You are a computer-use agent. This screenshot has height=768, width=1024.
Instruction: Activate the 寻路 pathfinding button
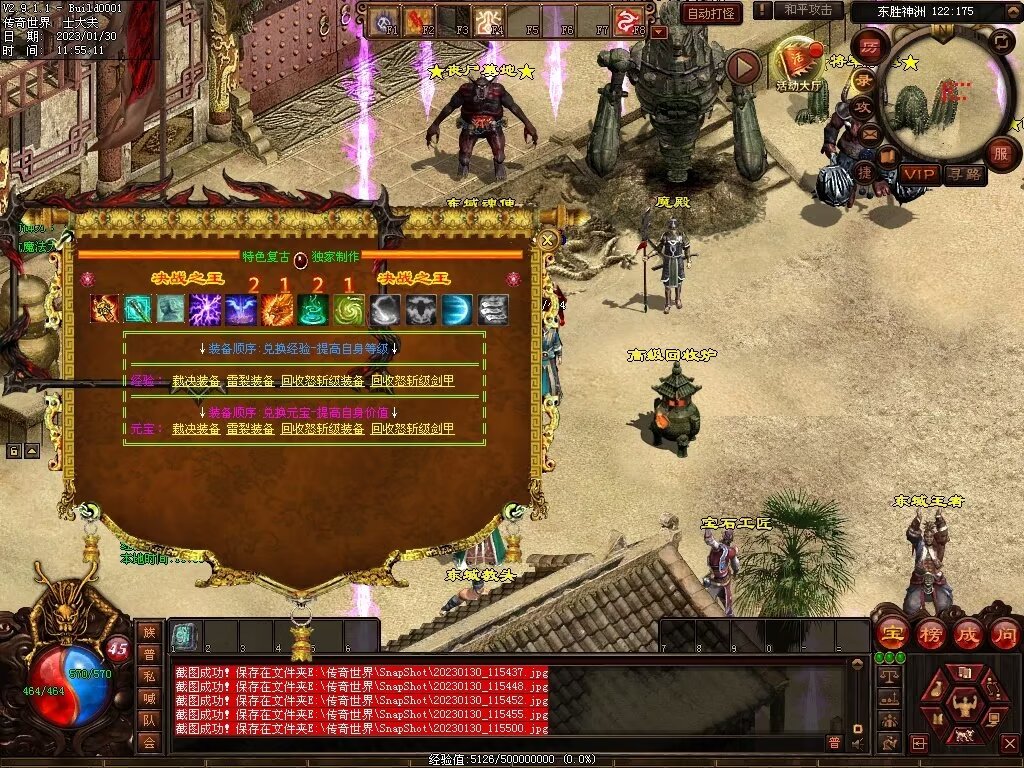pyautogui.click(x=964, y=174)
